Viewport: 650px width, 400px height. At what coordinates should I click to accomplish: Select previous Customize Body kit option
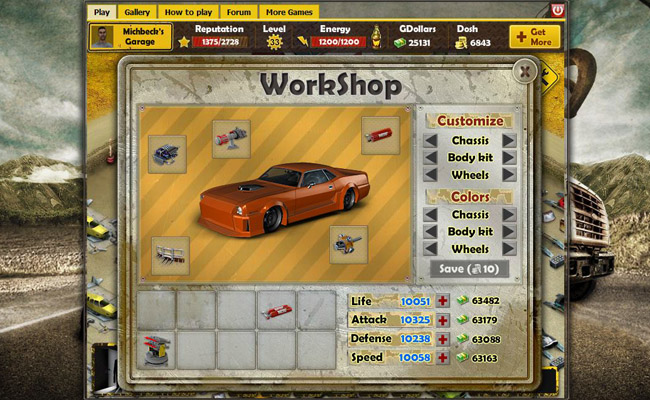click(x=430, y=158)
